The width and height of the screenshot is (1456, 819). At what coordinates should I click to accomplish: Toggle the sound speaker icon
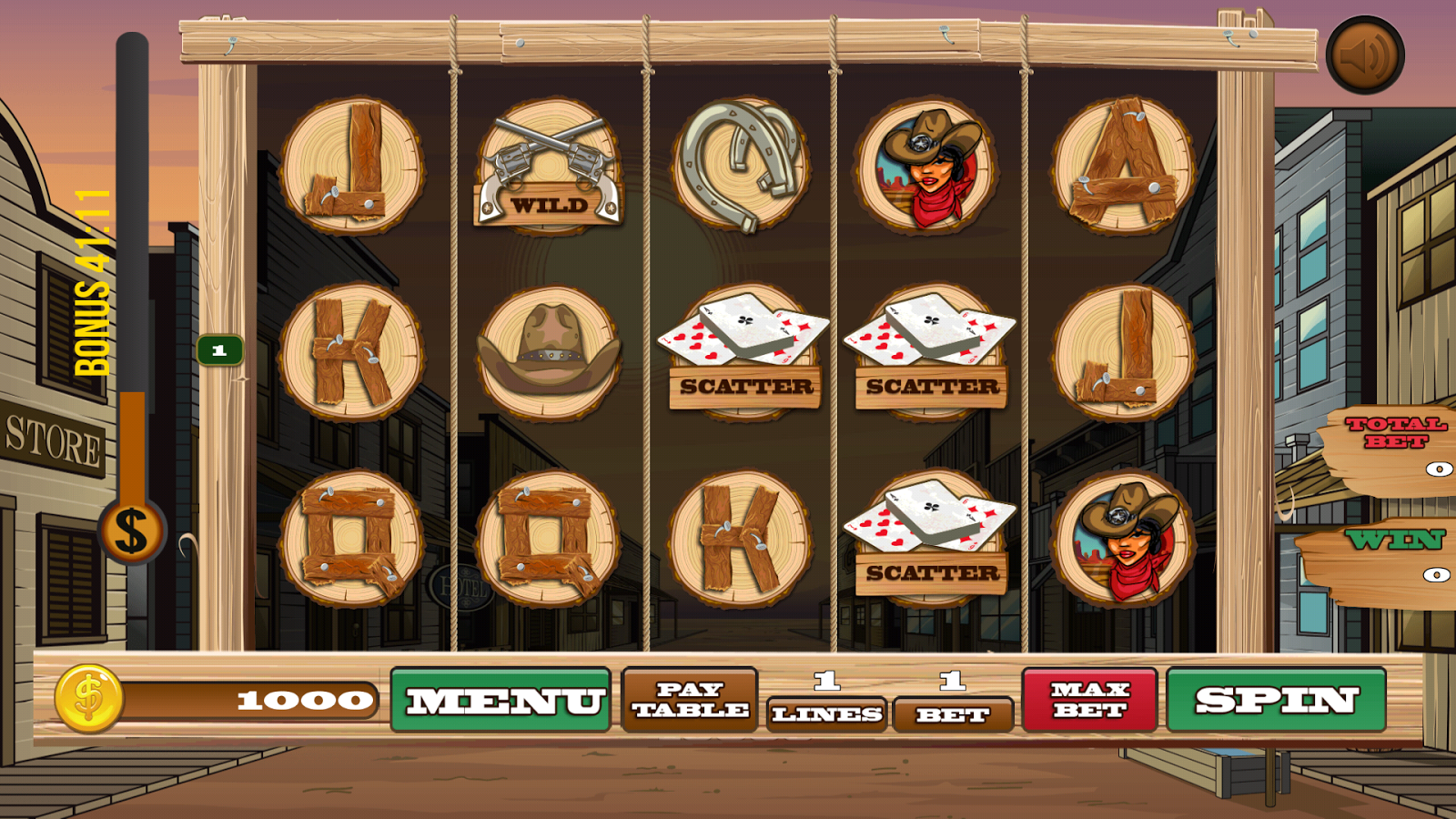[1364, 55]
